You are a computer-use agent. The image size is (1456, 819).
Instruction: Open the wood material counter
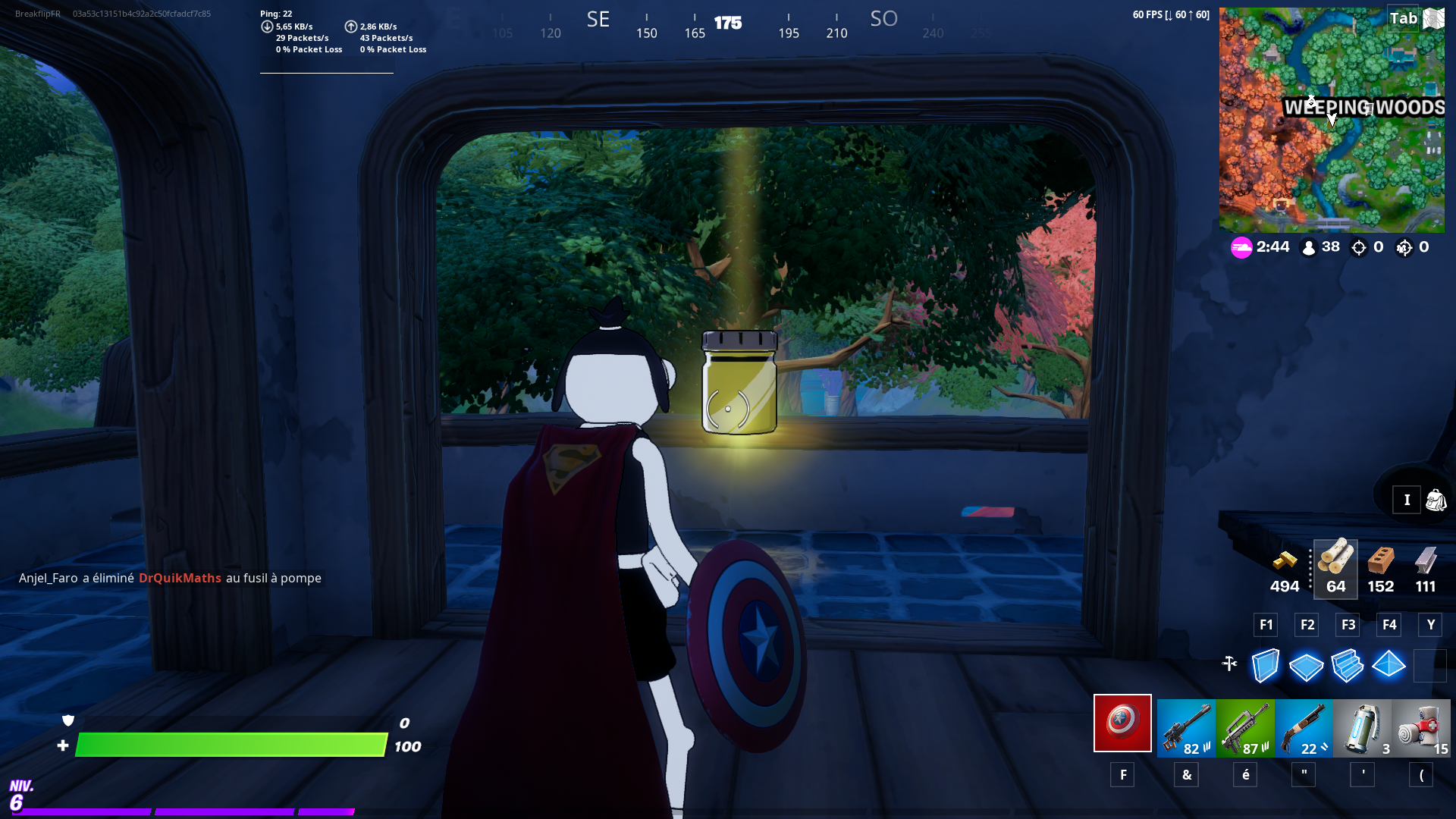coord(1335,569)
